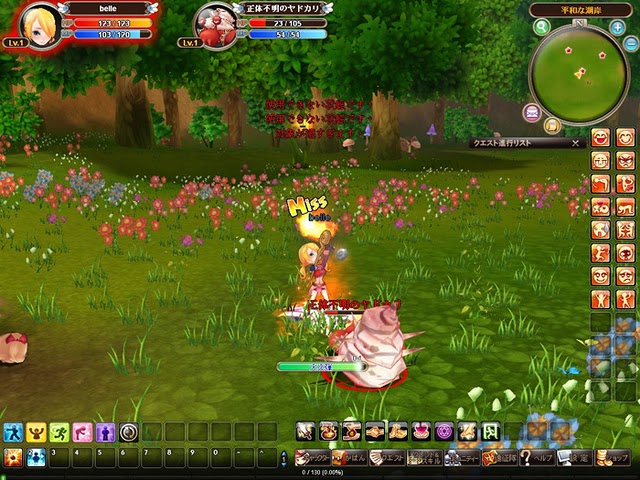Activate the blue figure skill in slot 2
Image resolution: width=640 pixels, height=480 pixels.
pyautogui.click(x=36, y=457)
